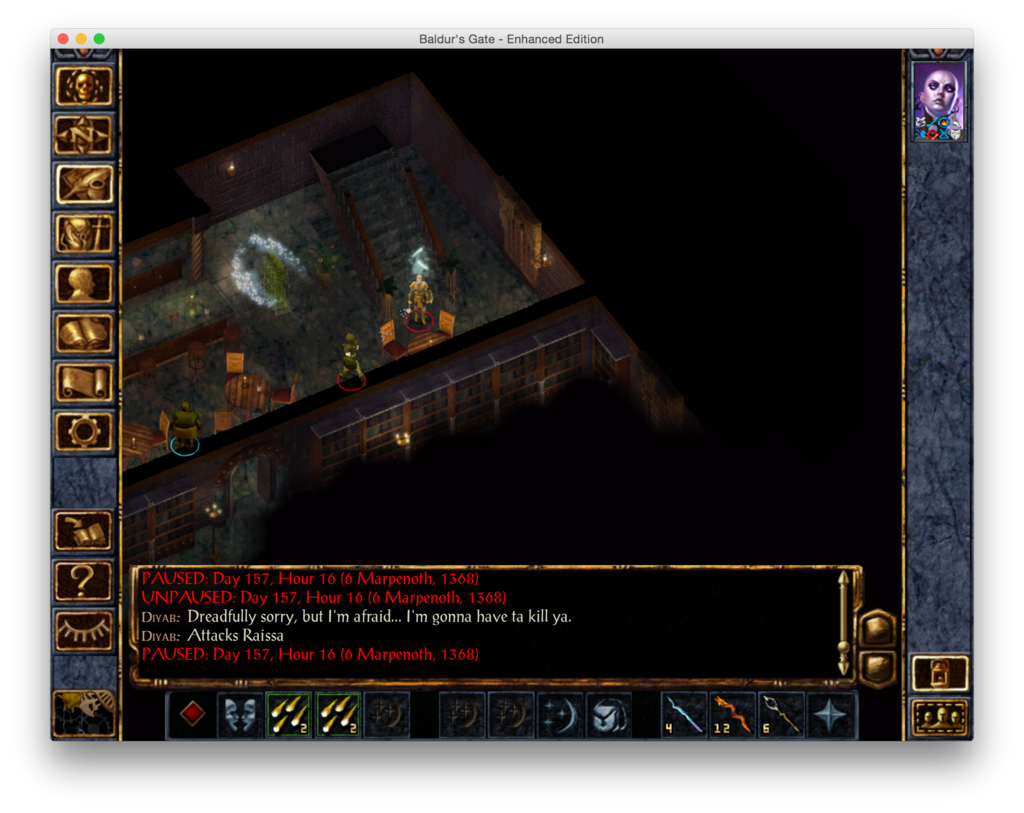Open special abilities with the star button
Image resolution: width=1024 pixels, height=813 pixels.
(x=831, y=716)
